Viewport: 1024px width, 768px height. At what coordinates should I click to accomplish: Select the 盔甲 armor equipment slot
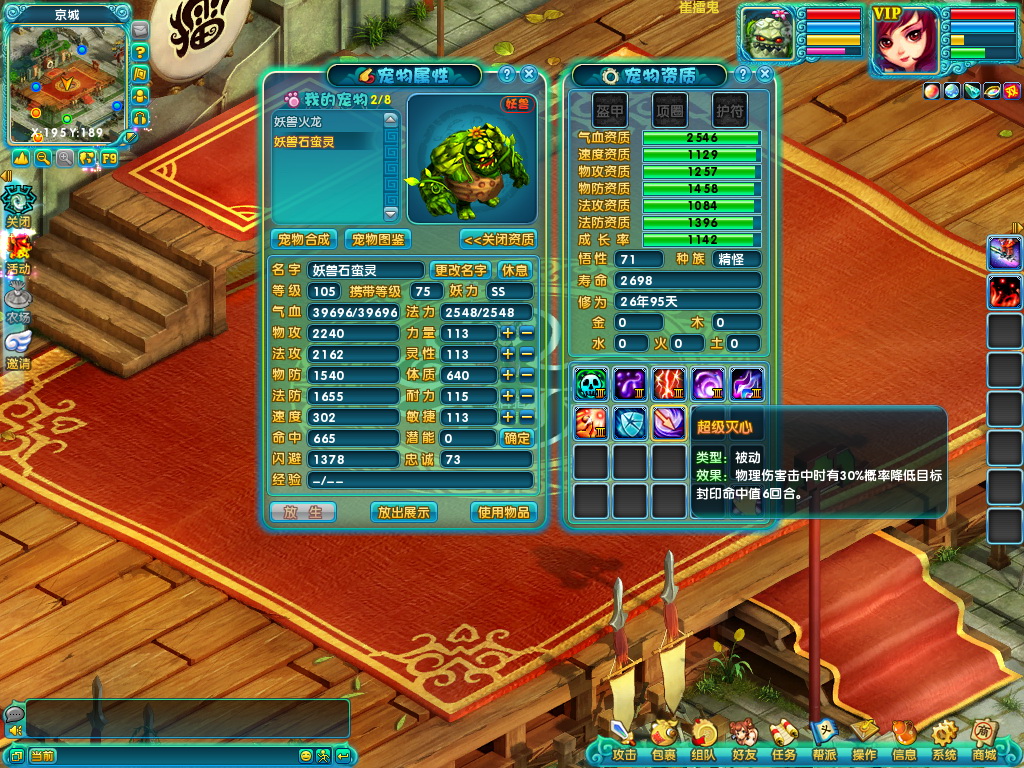[x=610, y=110]
